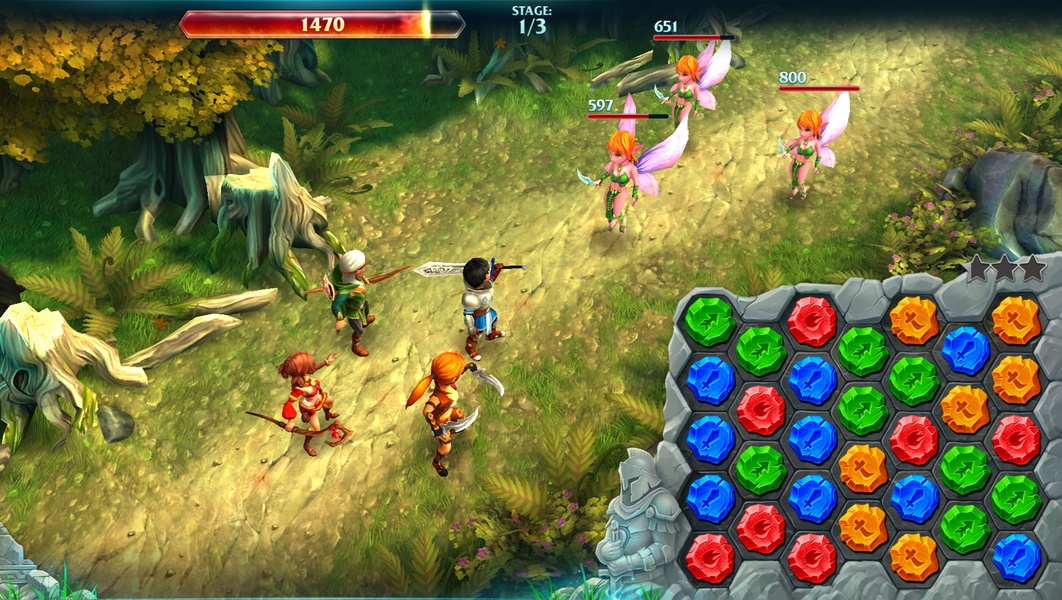The image size is (1062, 600).
Task: Select the orange gem in board's top-right corner
Action: (x=1016, y=321)
